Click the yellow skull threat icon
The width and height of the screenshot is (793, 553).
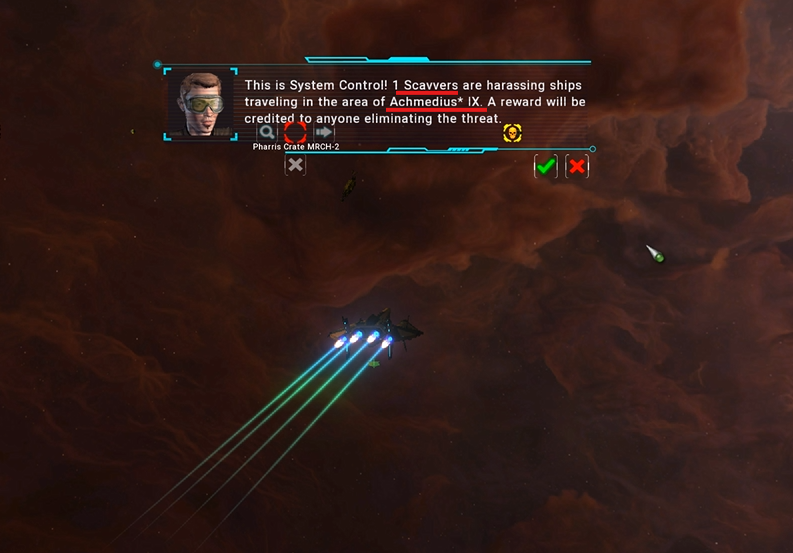tap(512, 133)
